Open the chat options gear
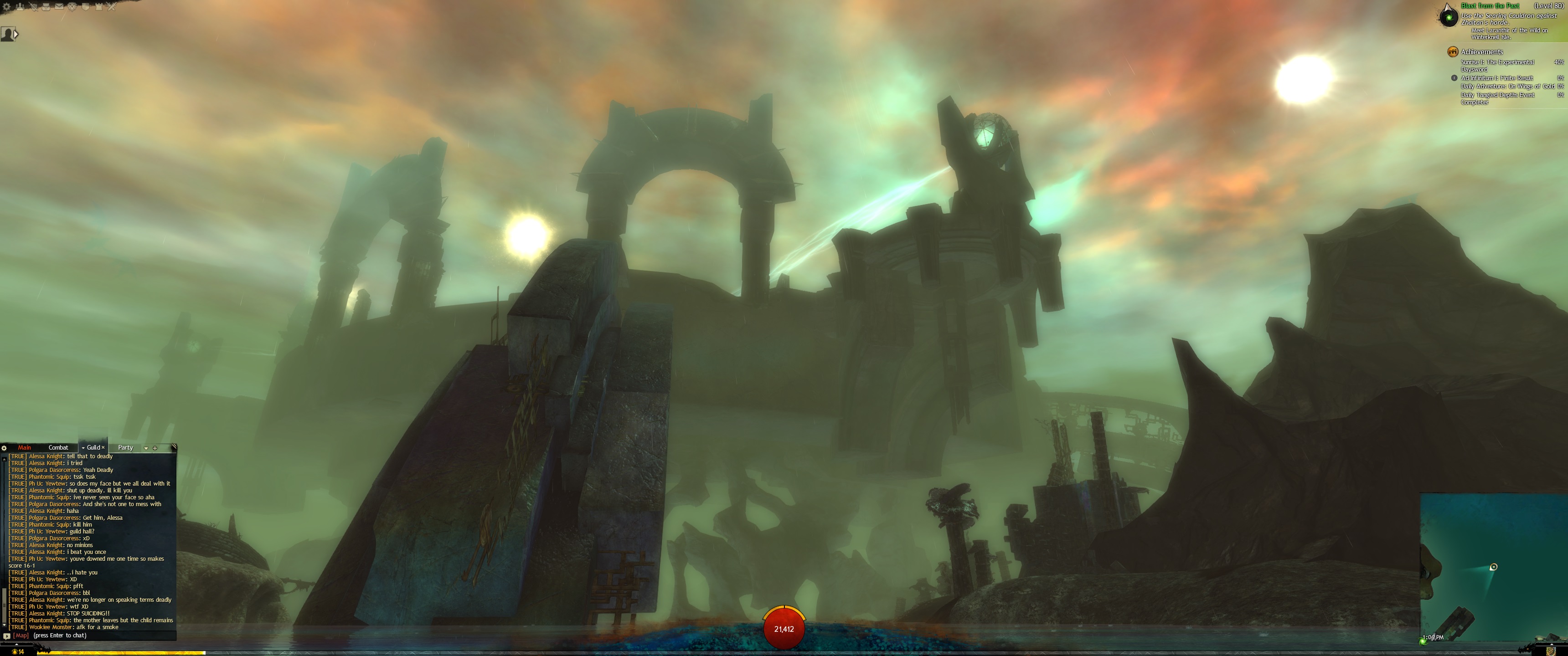1568x656 pixels. coord(4,448)
